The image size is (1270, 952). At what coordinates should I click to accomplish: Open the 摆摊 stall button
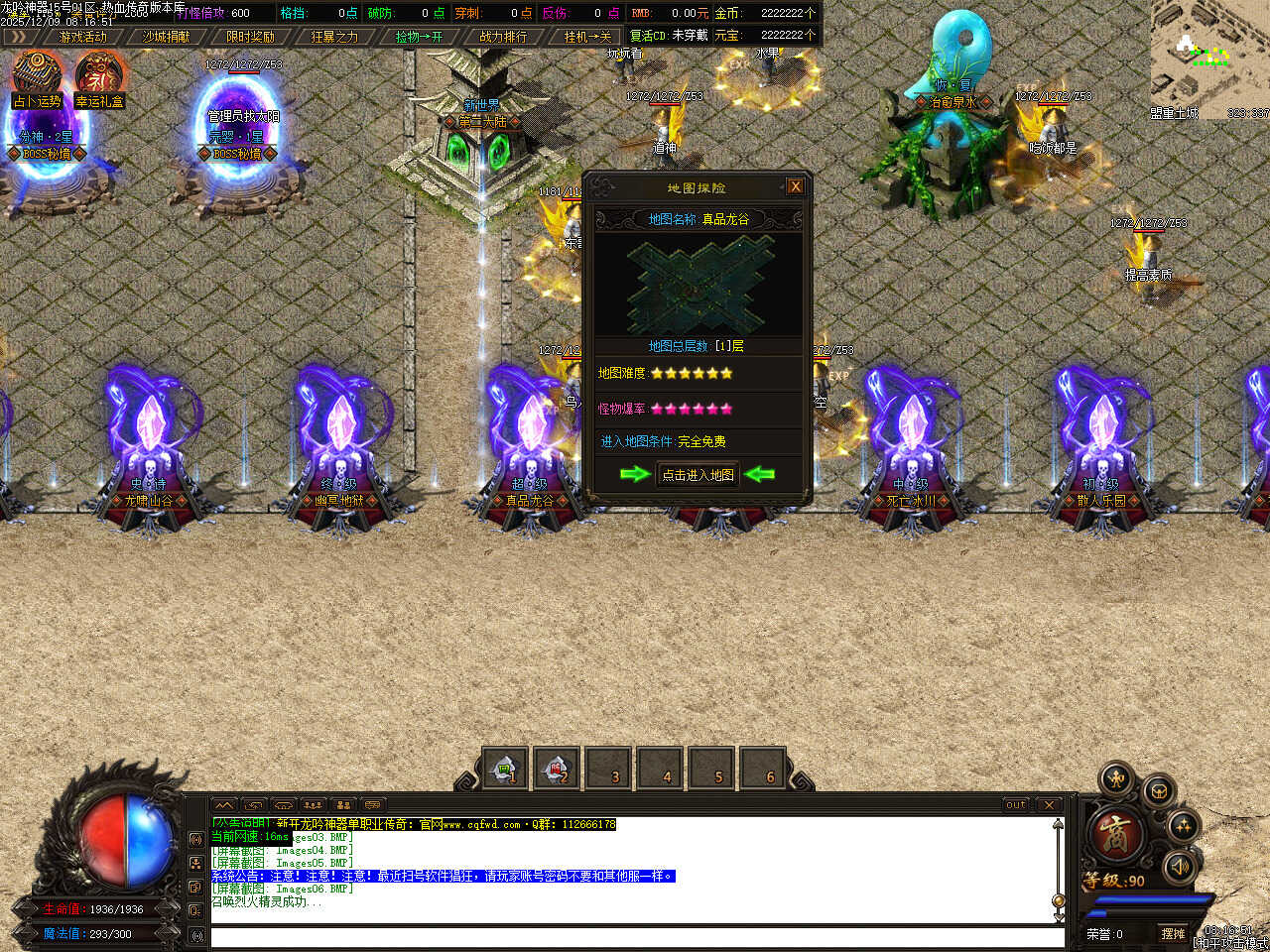click(x=1173, y=934)
